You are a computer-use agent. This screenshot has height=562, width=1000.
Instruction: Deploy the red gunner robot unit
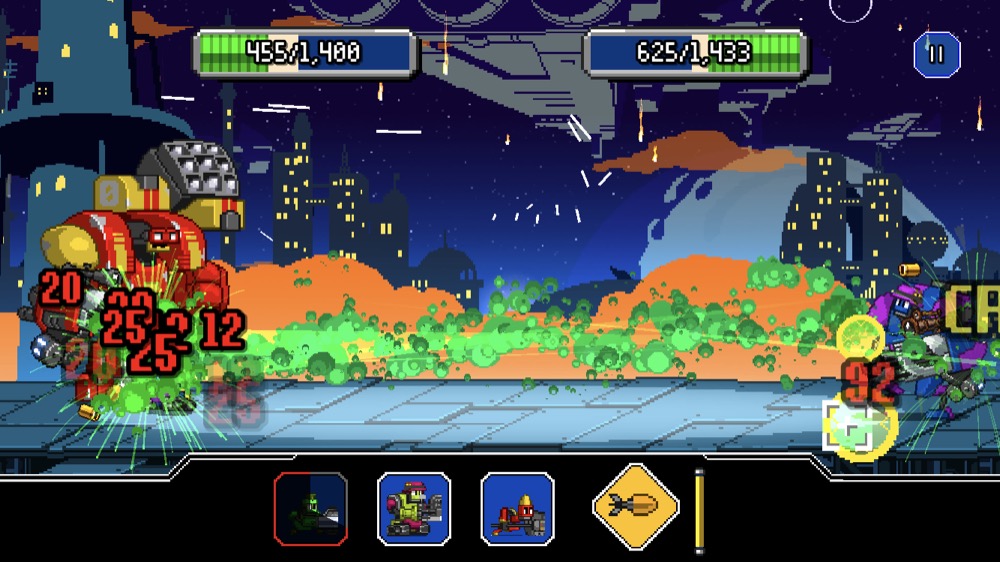[x=517, y=508]
